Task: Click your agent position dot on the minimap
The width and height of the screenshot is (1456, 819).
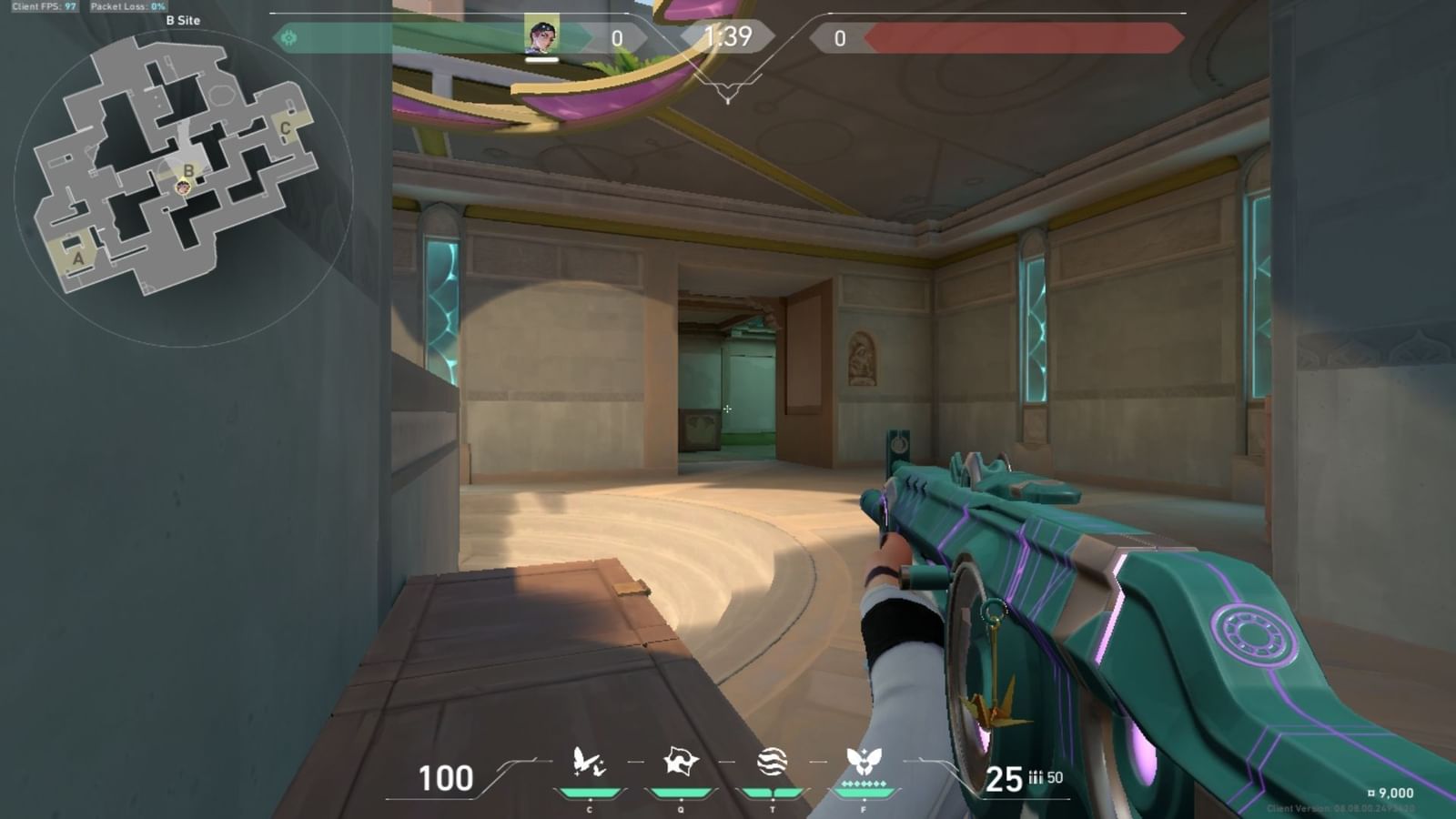Action: point(185,188)
